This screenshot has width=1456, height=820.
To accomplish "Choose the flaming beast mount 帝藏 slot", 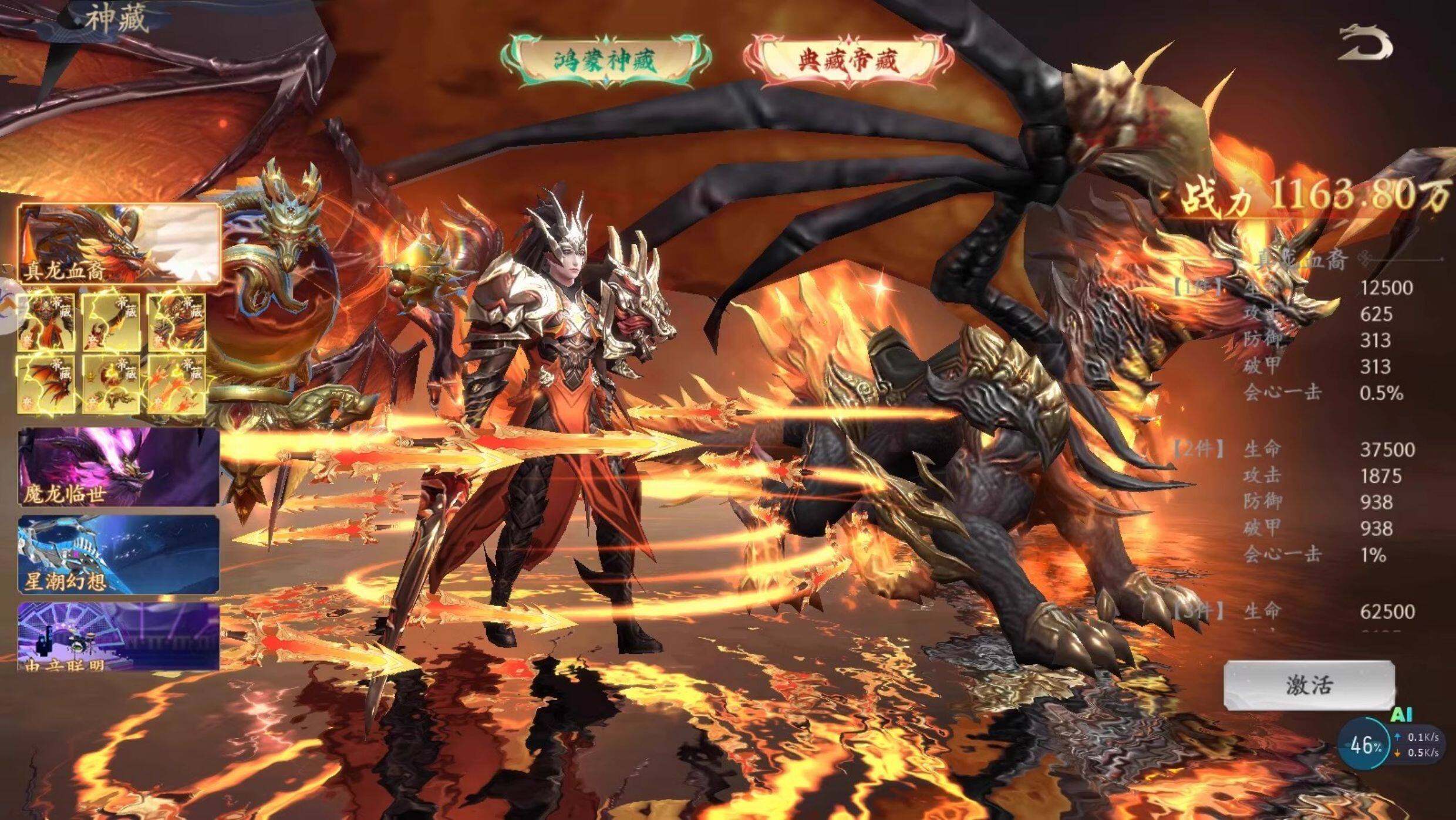I will coord(177,322).
